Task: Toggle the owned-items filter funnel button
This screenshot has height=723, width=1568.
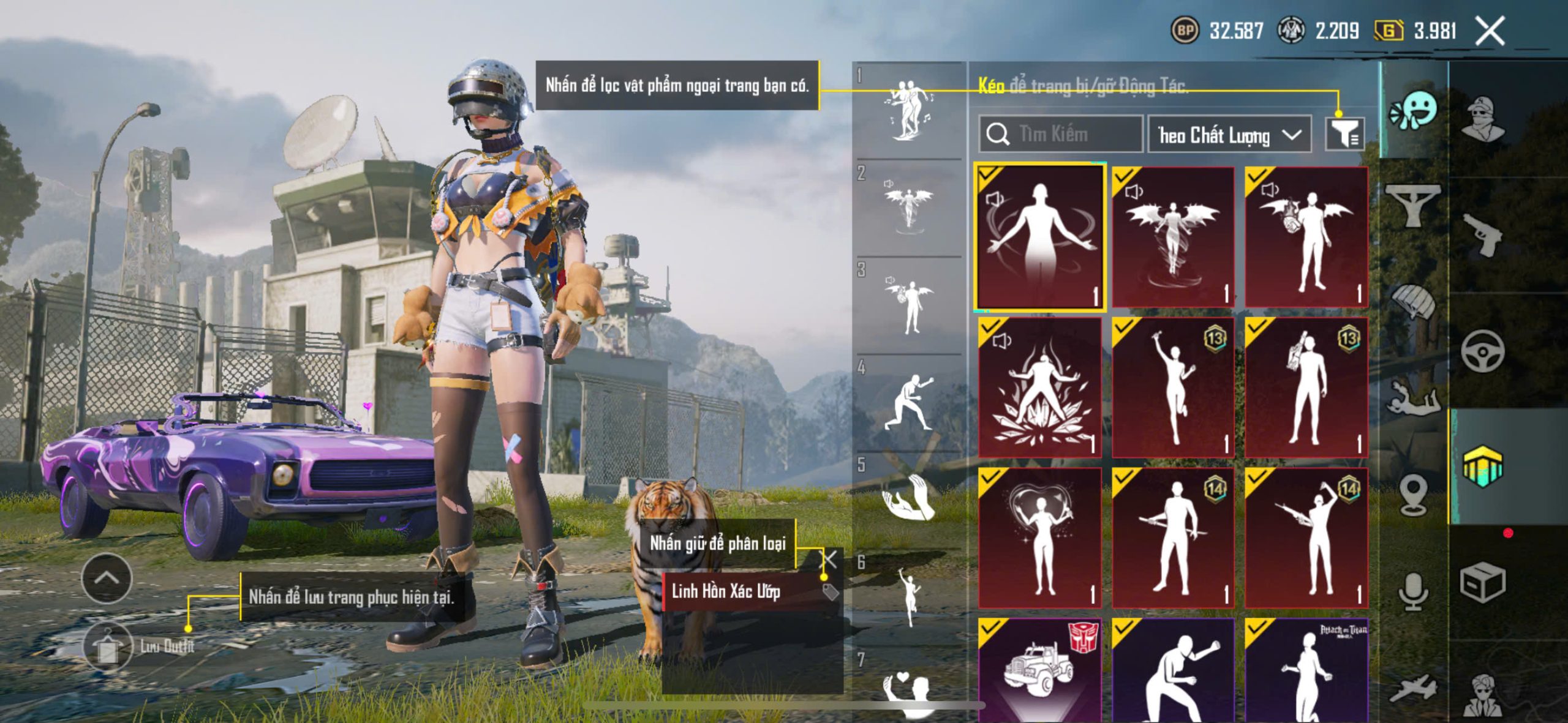Action: coord(1344,133)
